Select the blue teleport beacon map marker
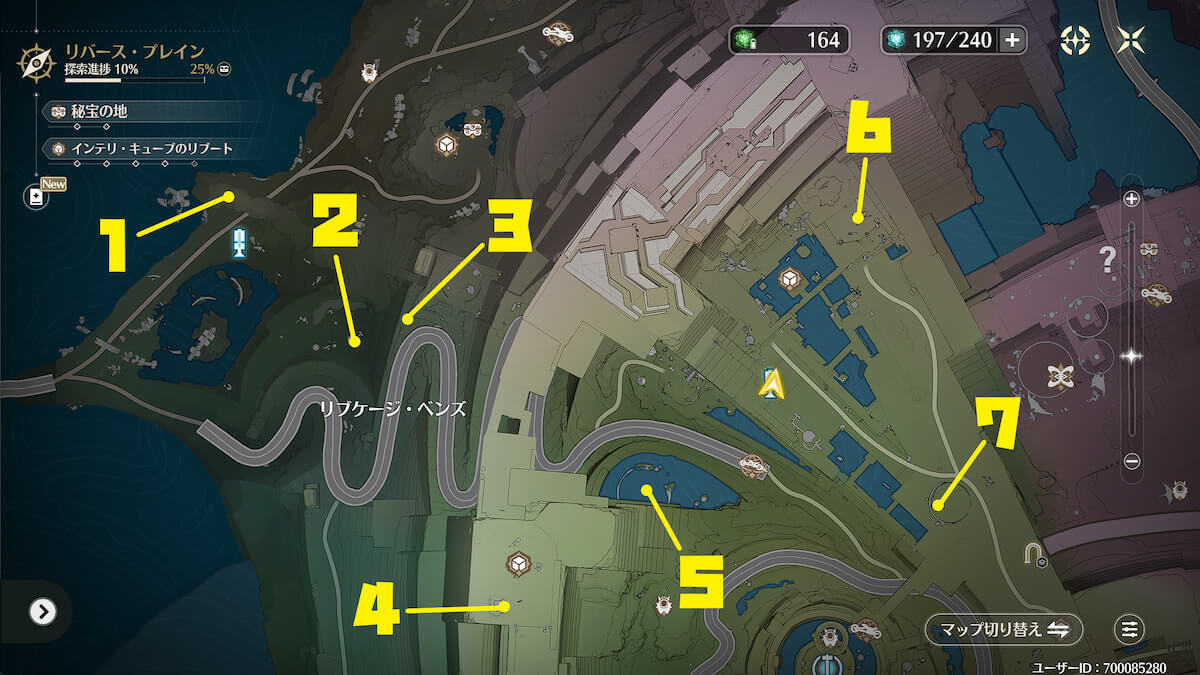This screenshot has height=675, width=1200. pos(239,241)
